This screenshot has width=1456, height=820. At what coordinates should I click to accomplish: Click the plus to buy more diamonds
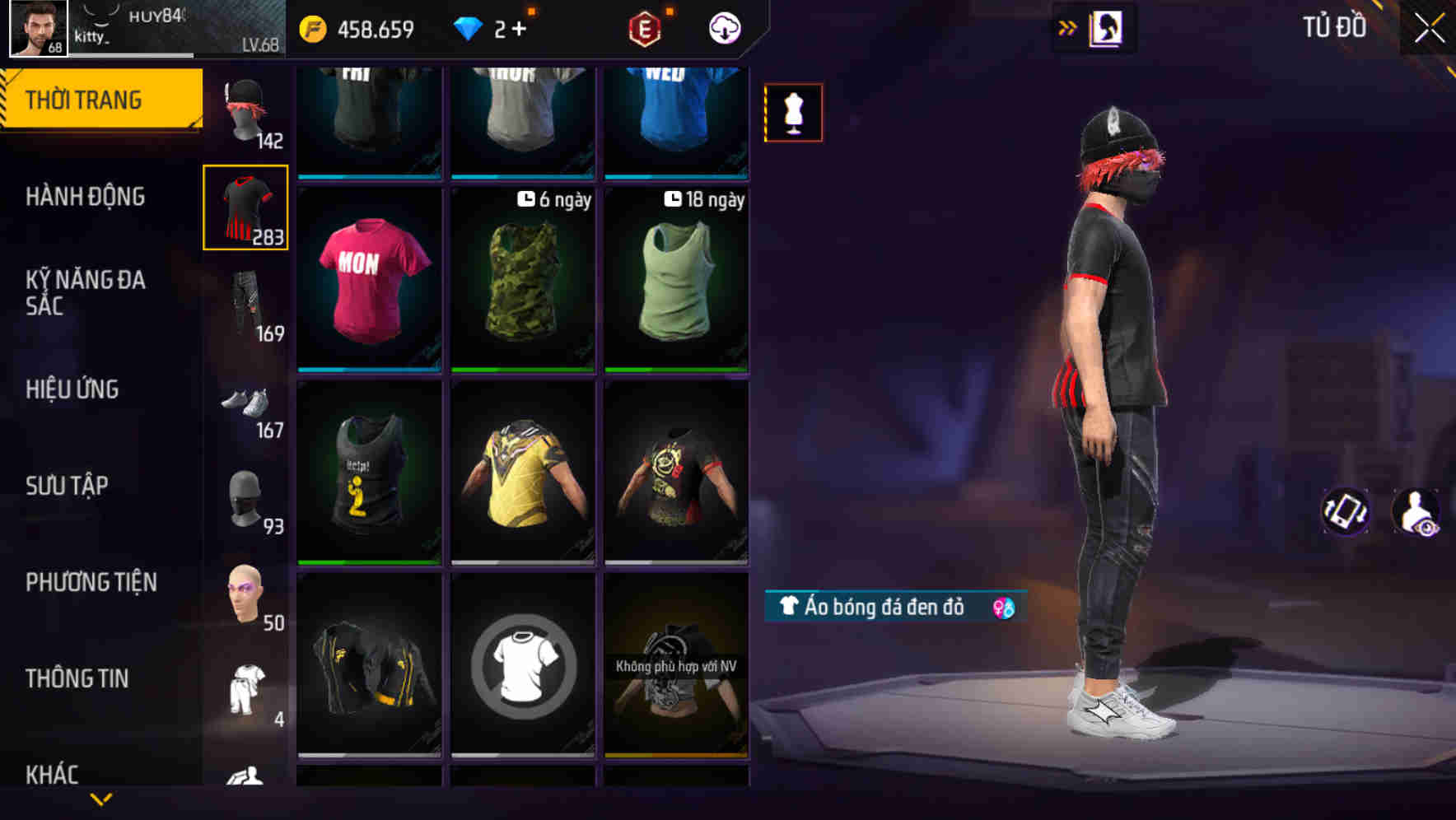click(522, 27)
